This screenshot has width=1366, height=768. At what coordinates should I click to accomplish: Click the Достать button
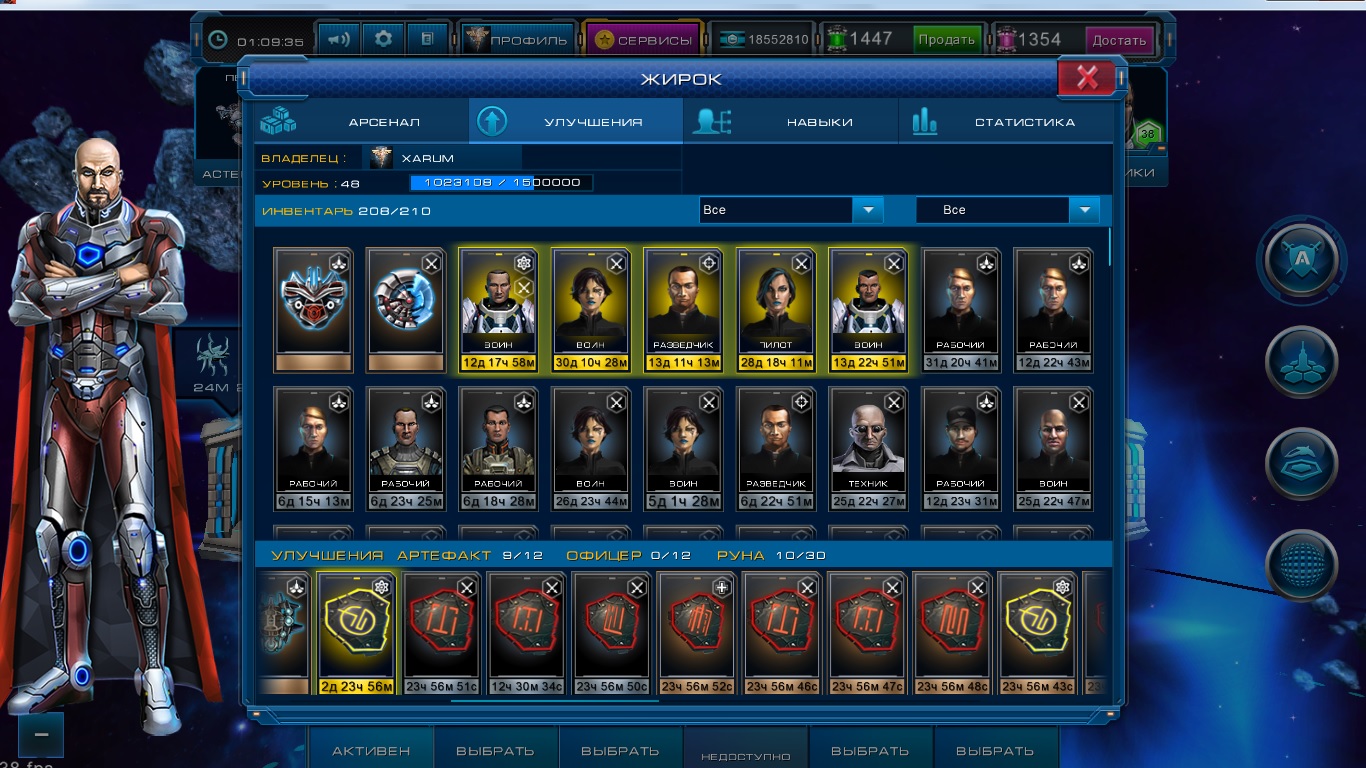[1119, 40]
